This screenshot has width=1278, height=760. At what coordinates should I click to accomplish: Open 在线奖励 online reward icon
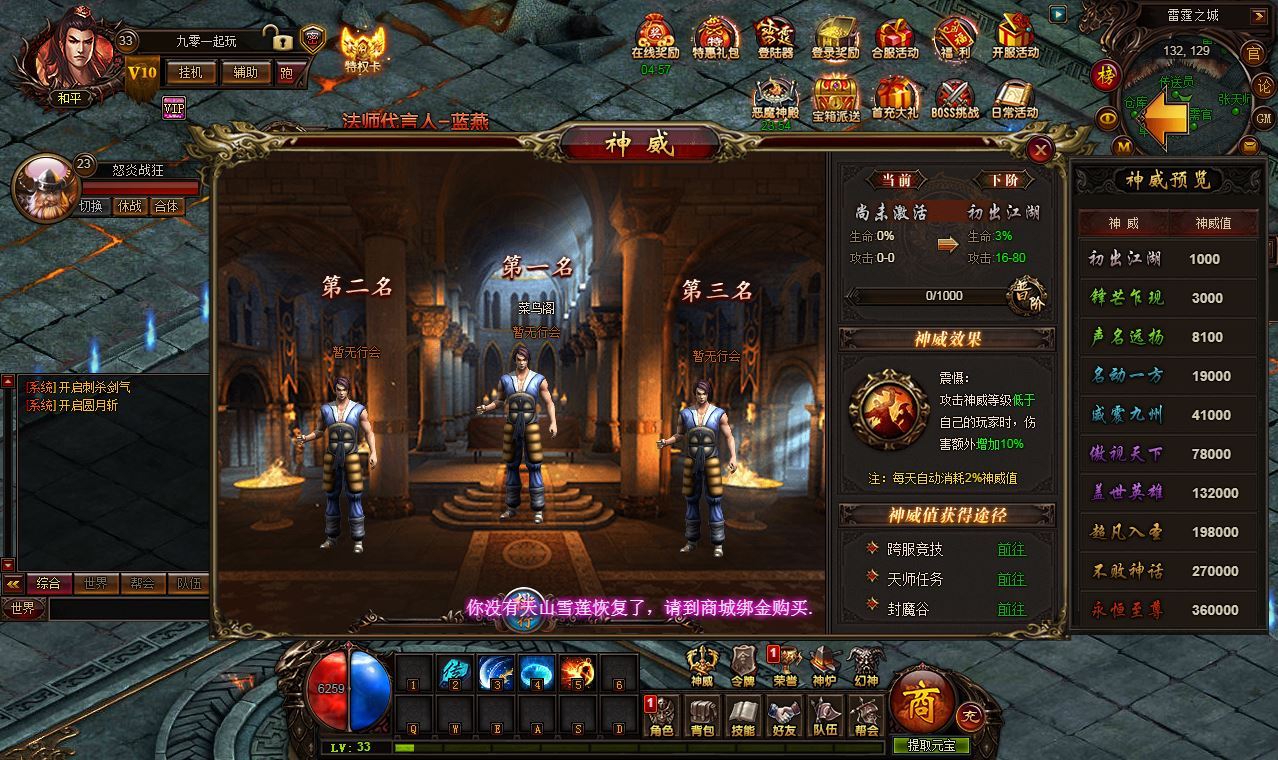(x=656, y=40)
